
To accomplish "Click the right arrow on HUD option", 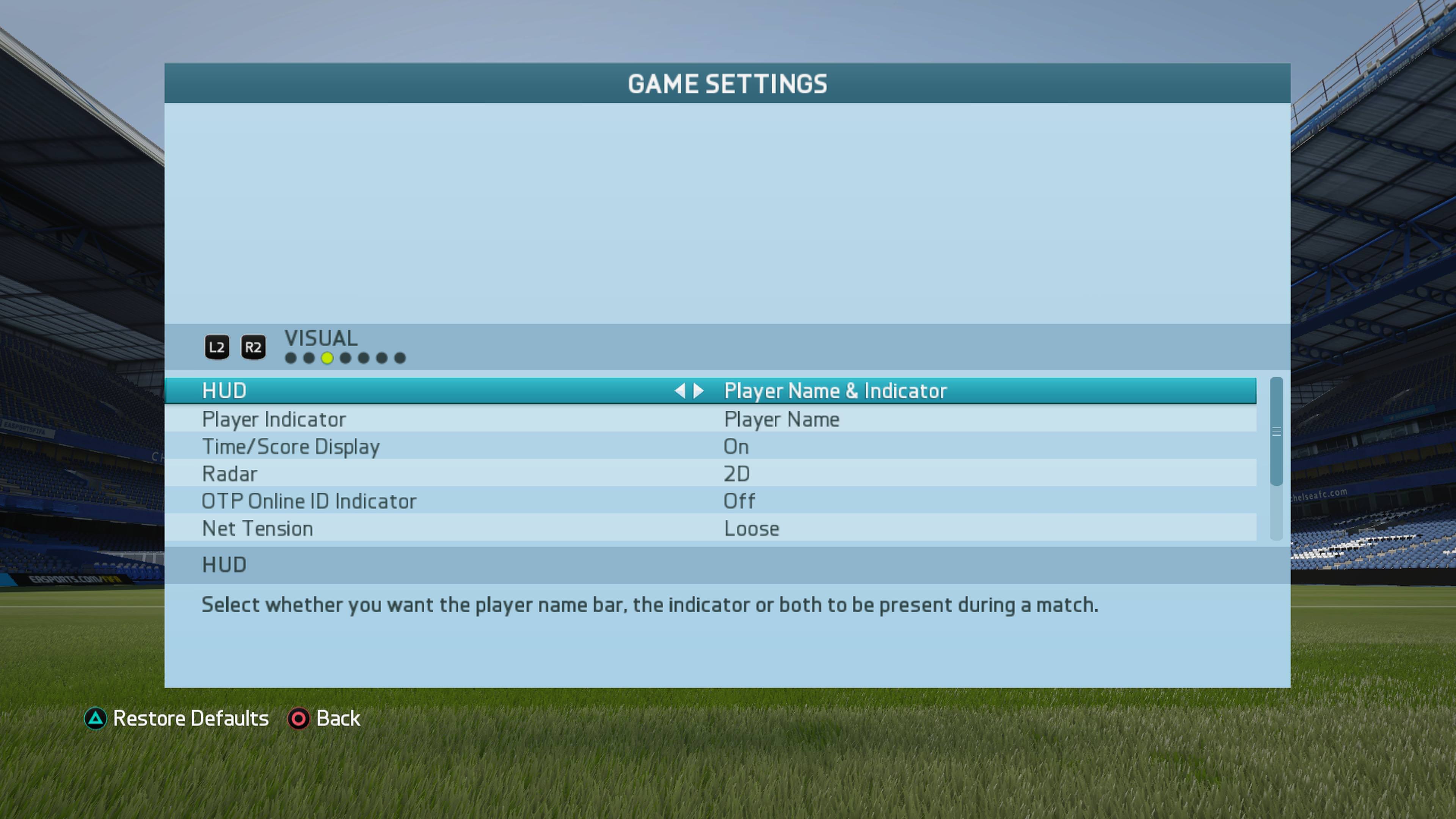I will click(x=699, y=391).
